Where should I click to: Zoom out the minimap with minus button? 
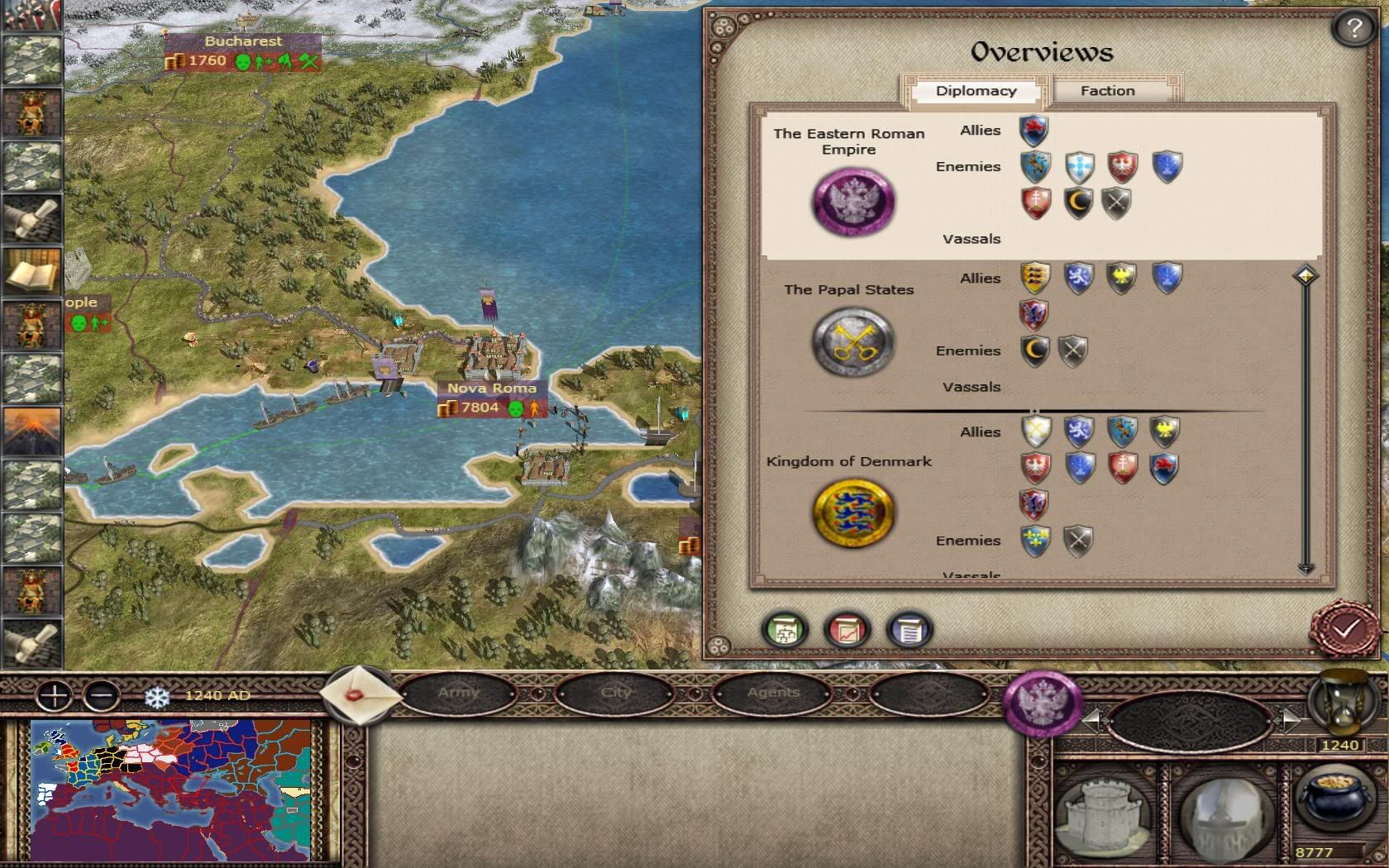coord(101,695)
